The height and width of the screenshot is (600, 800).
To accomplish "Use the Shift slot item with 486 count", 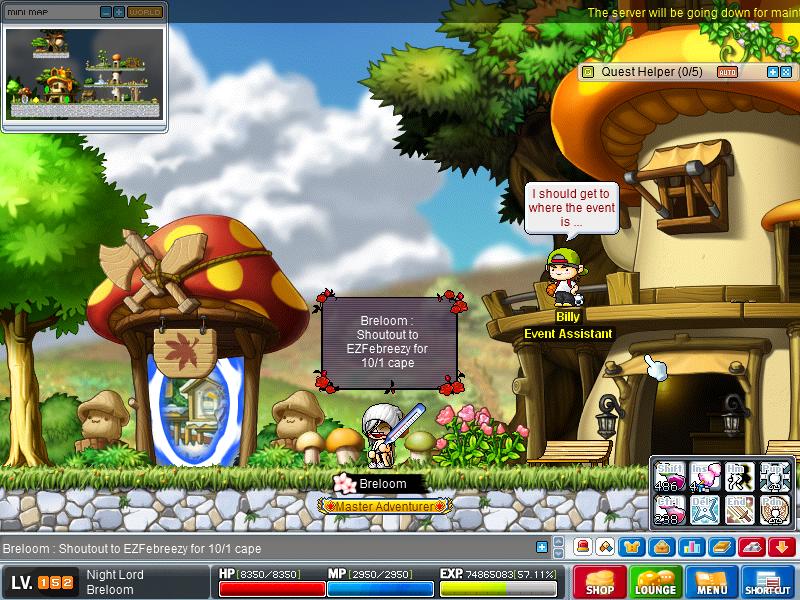I will (669, 476).
